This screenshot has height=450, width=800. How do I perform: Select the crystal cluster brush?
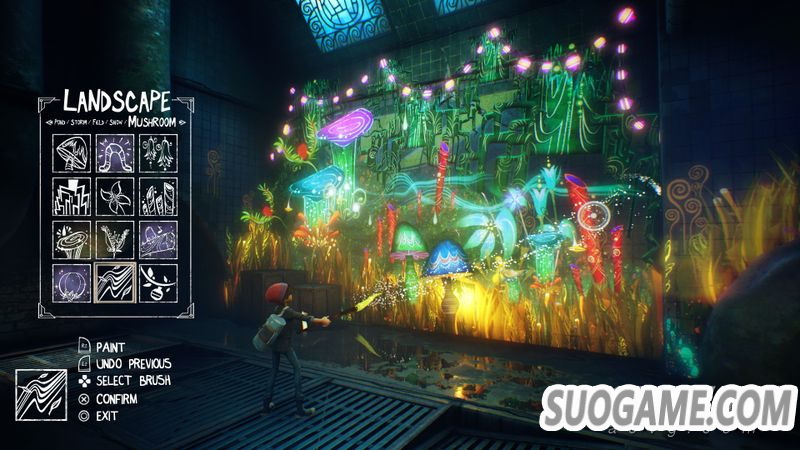(x=71, y=197)
